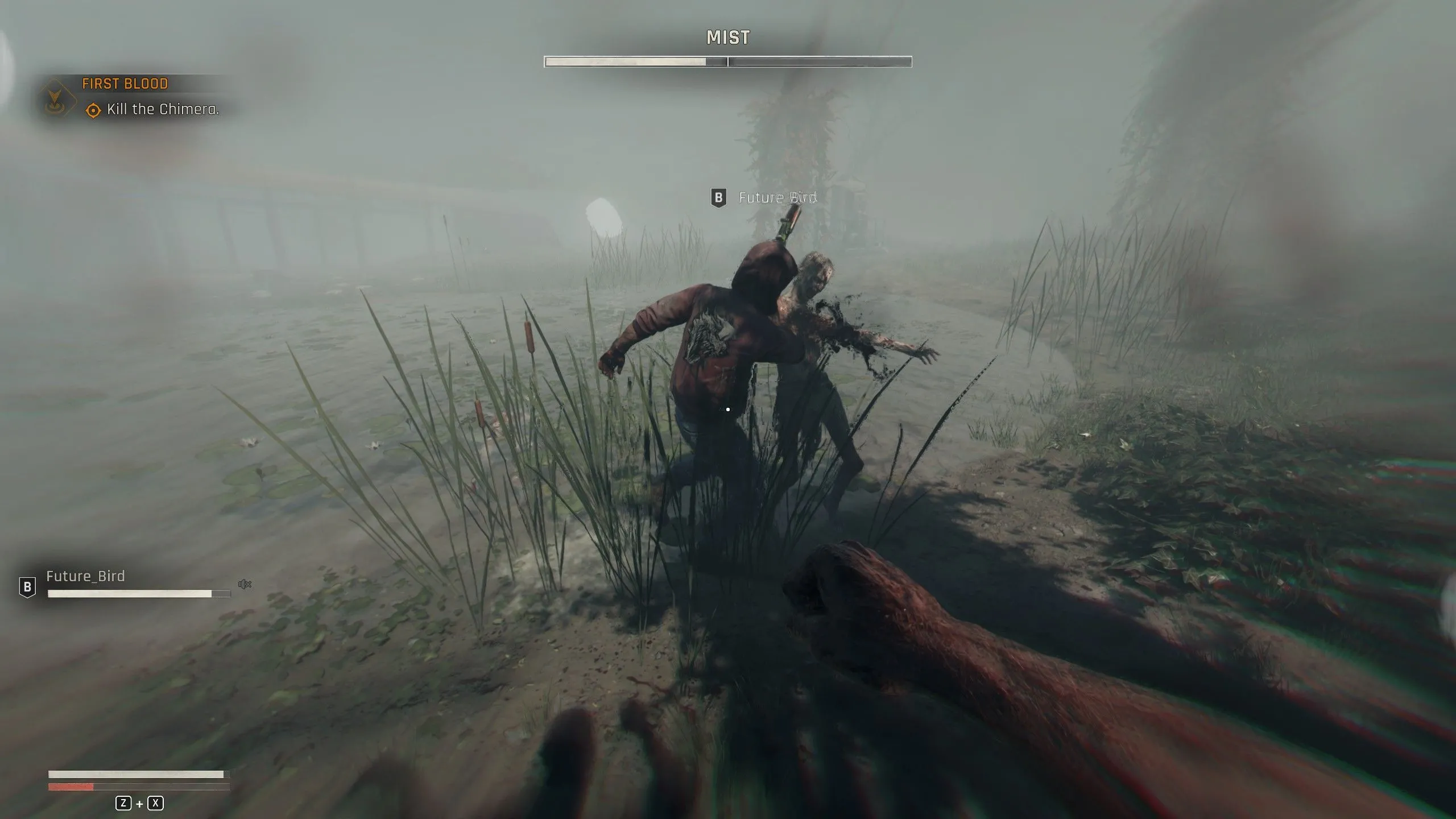1456x819 pixels.
Task: Click the First Blood quest tracker icon
Action: [57, 98]
